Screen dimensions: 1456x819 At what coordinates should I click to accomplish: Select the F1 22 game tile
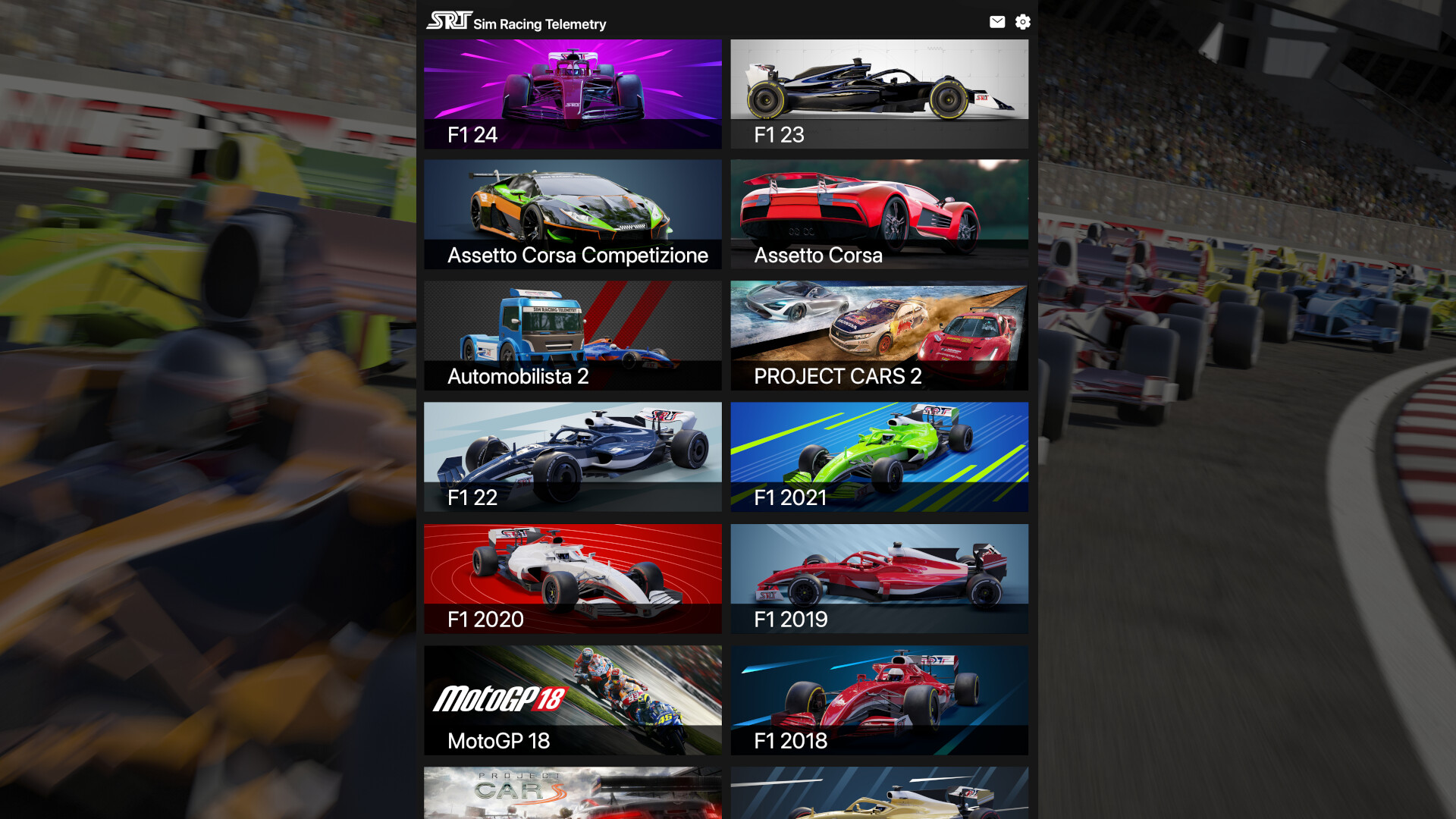click(x=573, y=457)
